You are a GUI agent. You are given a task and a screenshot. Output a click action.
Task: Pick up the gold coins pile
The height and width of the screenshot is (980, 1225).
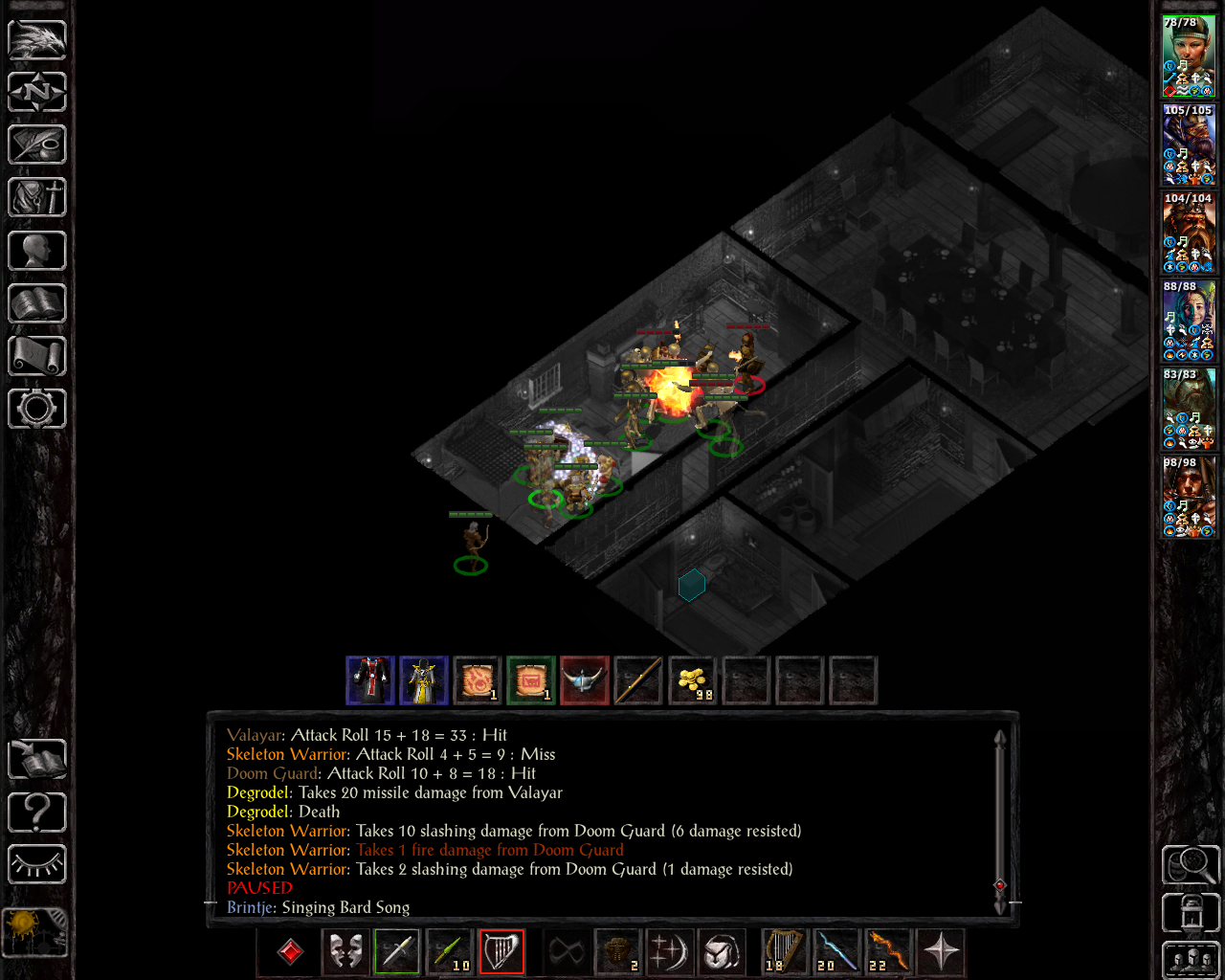pos(692,681)
